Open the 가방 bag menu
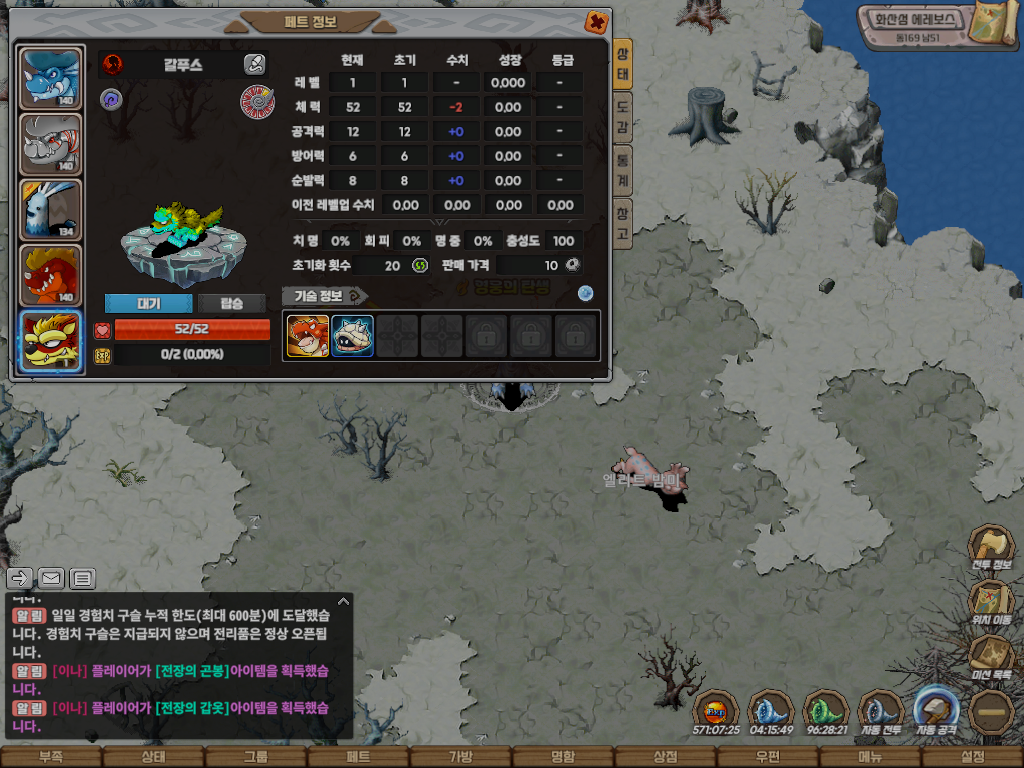1024x768 pixels. coord(460,757)
